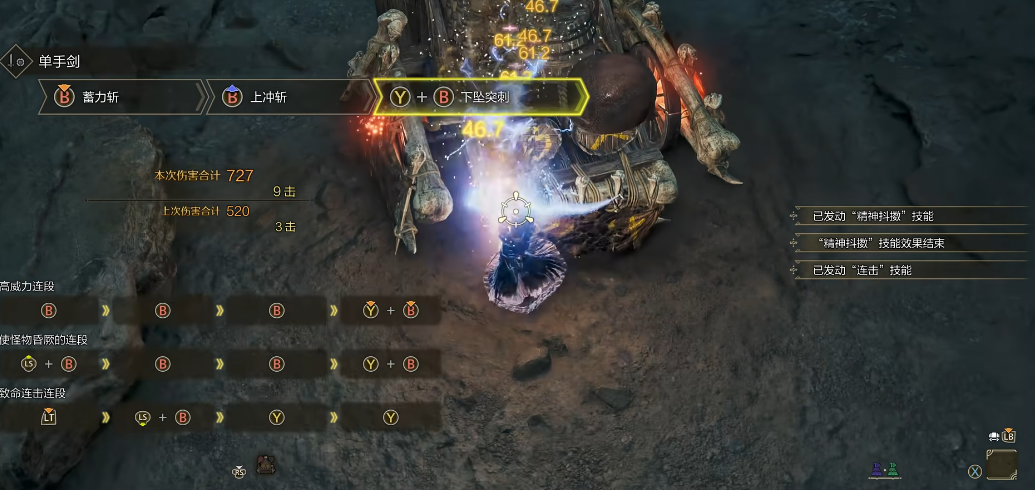Screen dimensions: 1035x490
Task: Click the 高威力连段 combo row label
Action: click(x=28, y=287)
